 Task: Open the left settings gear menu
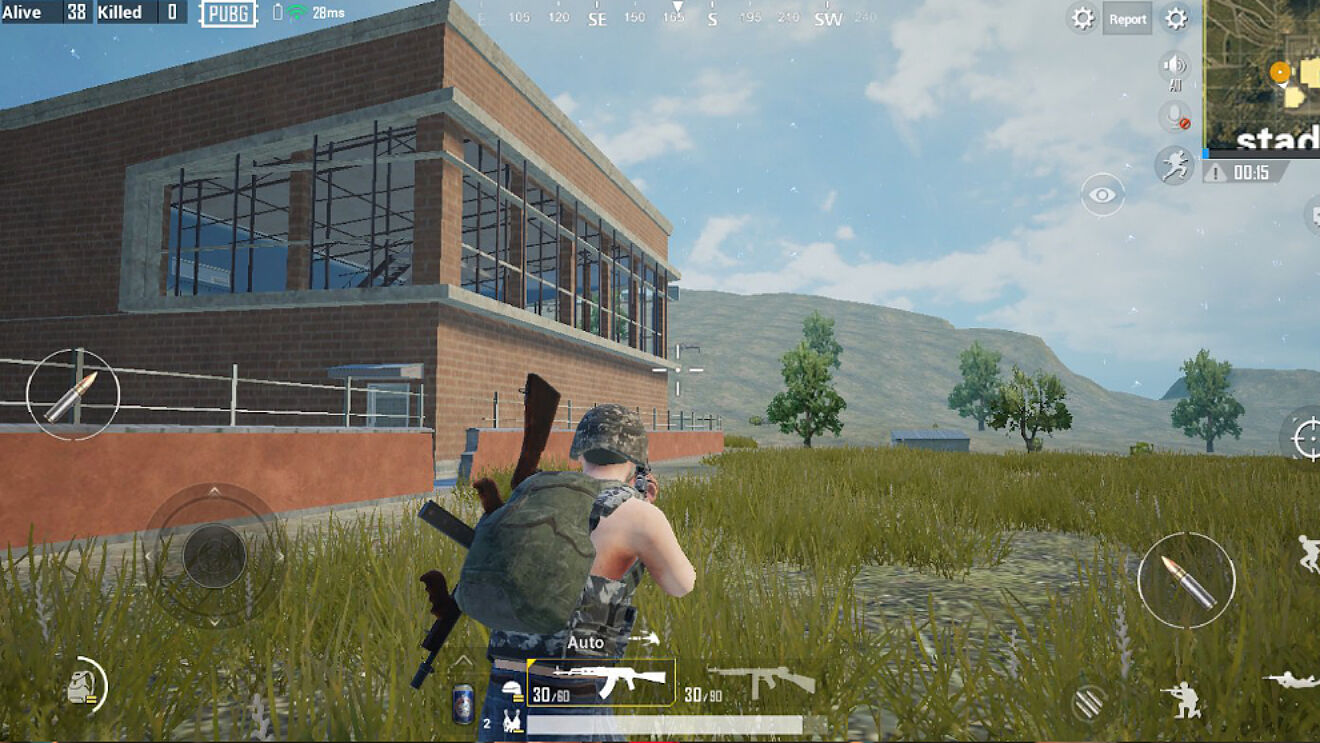[x=1081, y=18]
